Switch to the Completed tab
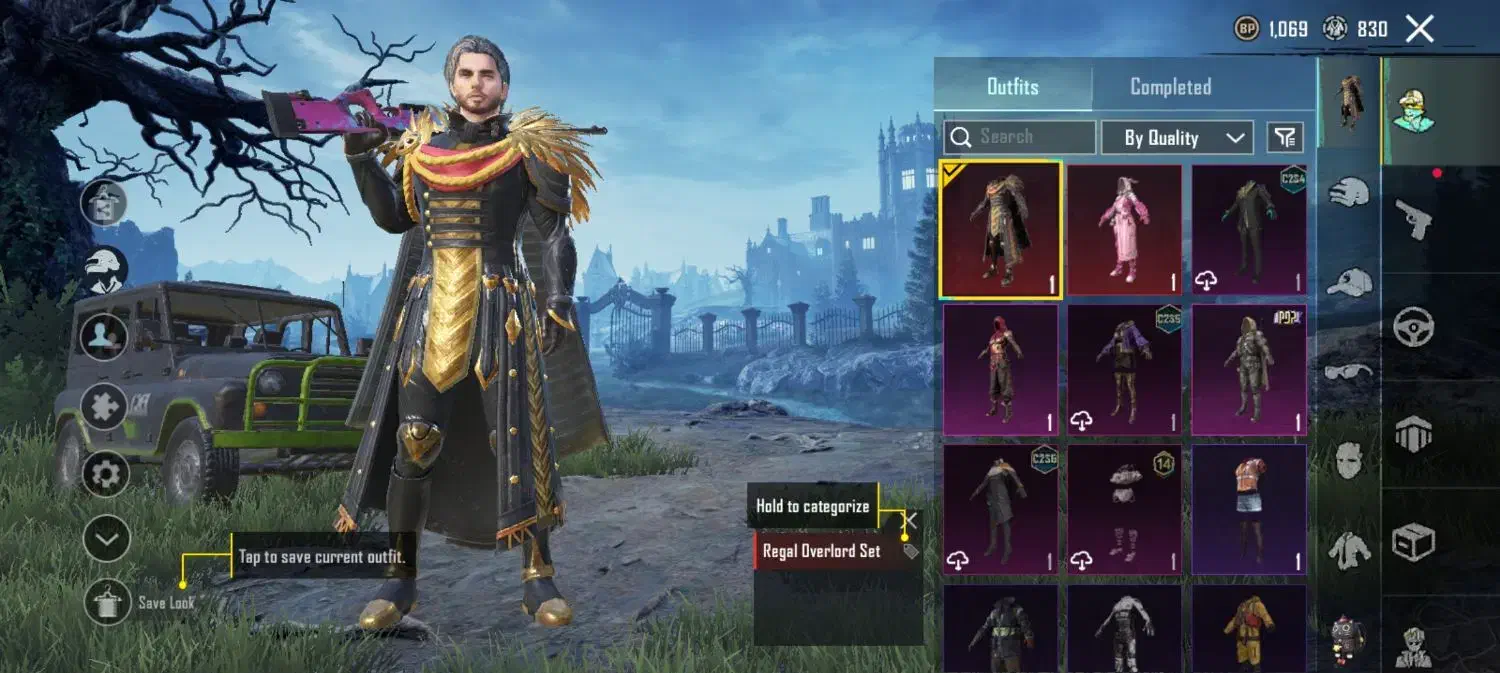The width and height of the screenshot is (1500, 673). 1170,87
